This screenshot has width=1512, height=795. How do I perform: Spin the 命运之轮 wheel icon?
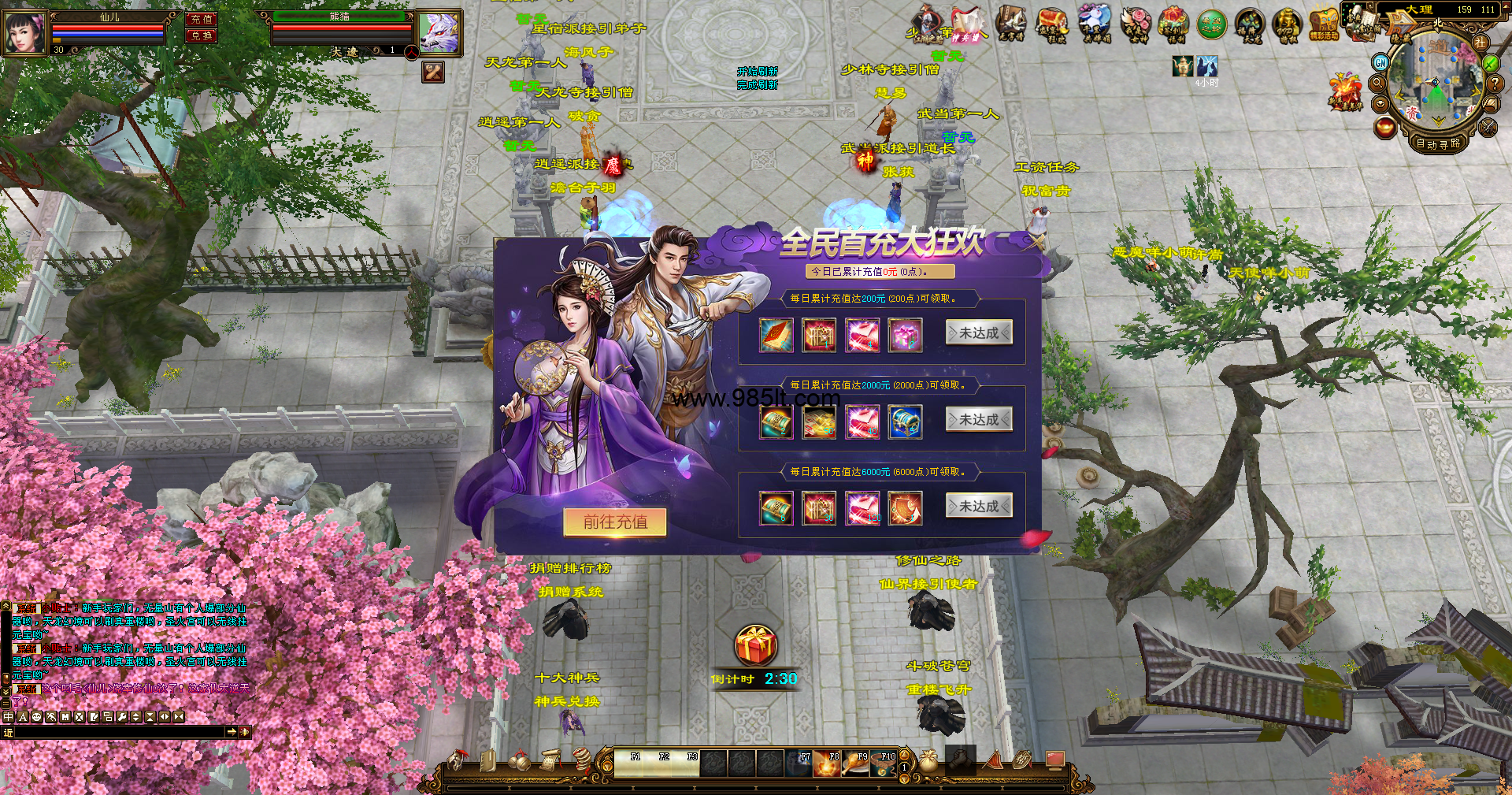(1210, 24)
